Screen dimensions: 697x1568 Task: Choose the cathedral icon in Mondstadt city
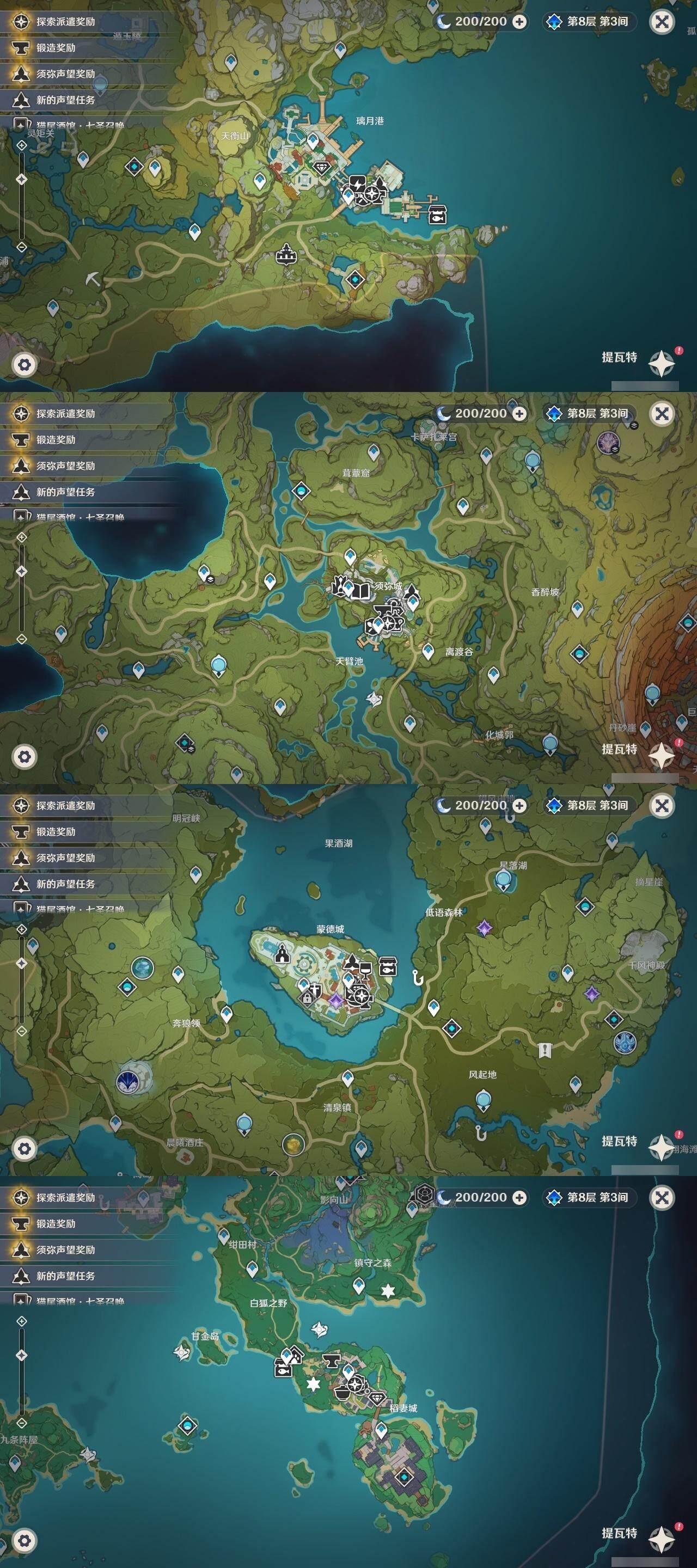pyautogui.click(x=282, y=954)
